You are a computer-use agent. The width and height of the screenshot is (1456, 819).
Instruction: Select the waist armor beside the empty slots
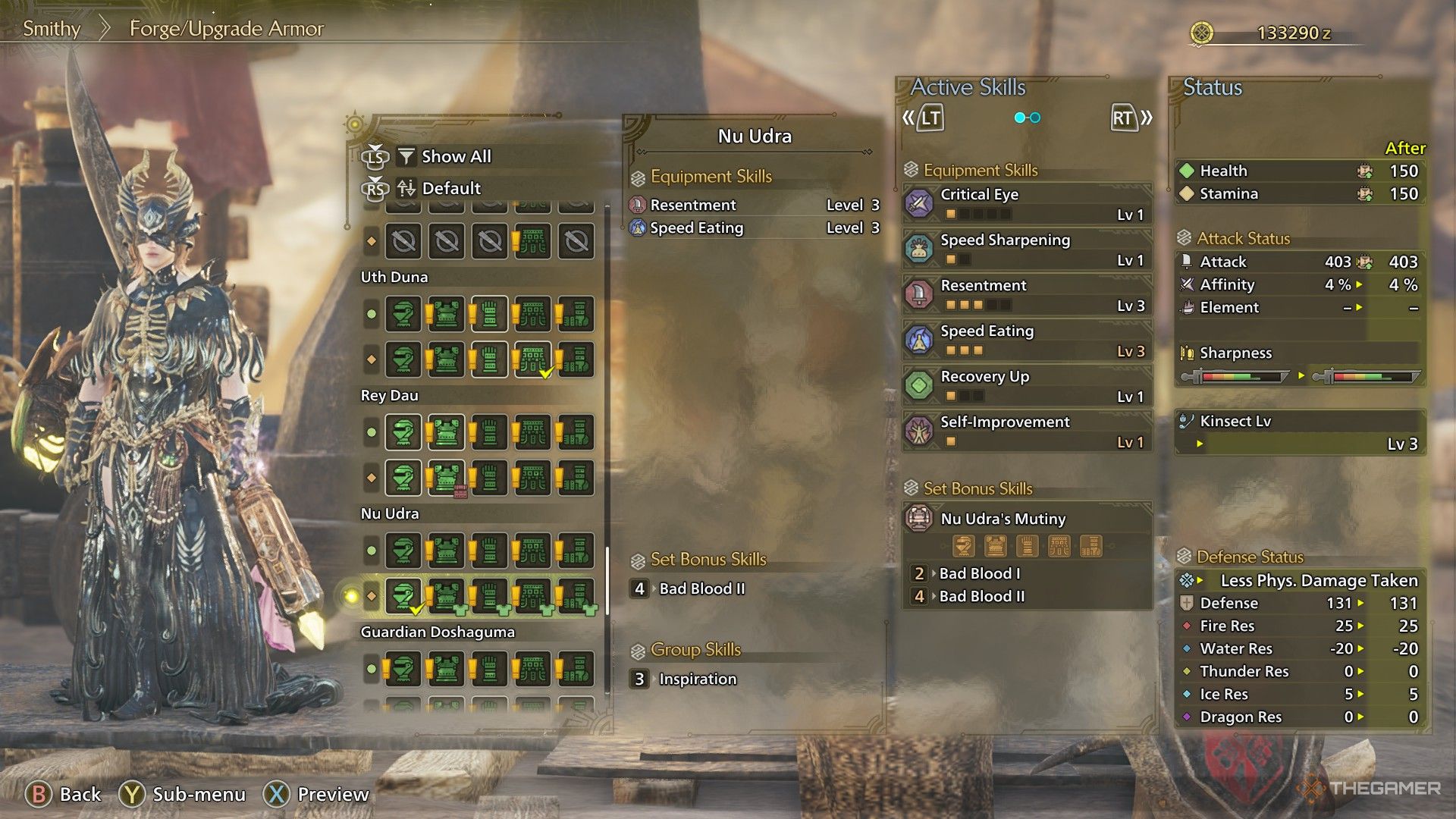click(x=533, y=241)
